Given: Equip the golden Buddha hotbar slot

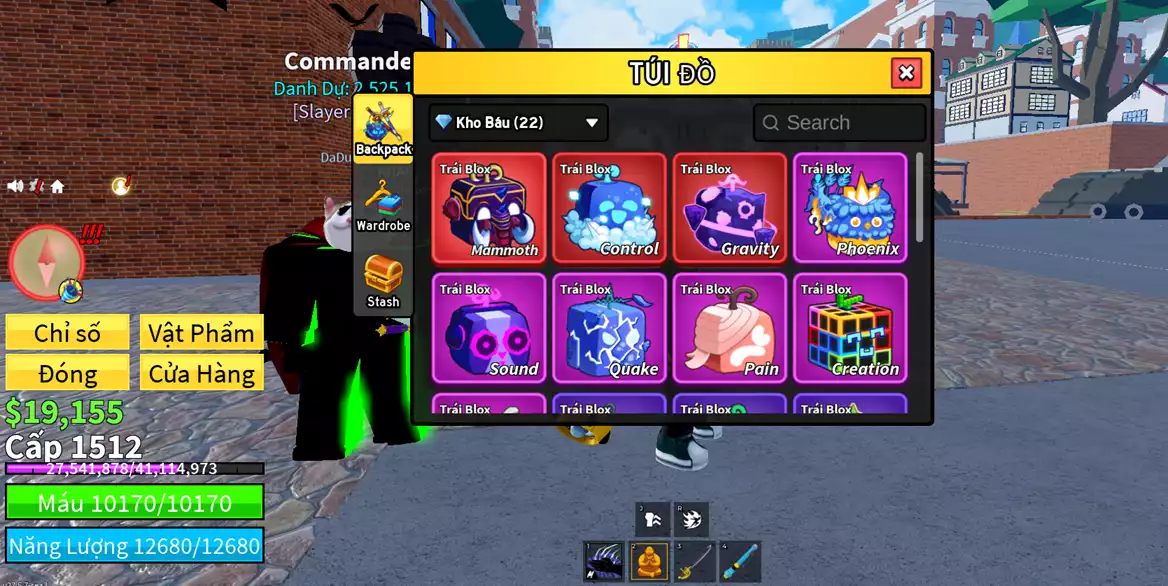Looking at the screenshot, I should (x=650, y=562).
